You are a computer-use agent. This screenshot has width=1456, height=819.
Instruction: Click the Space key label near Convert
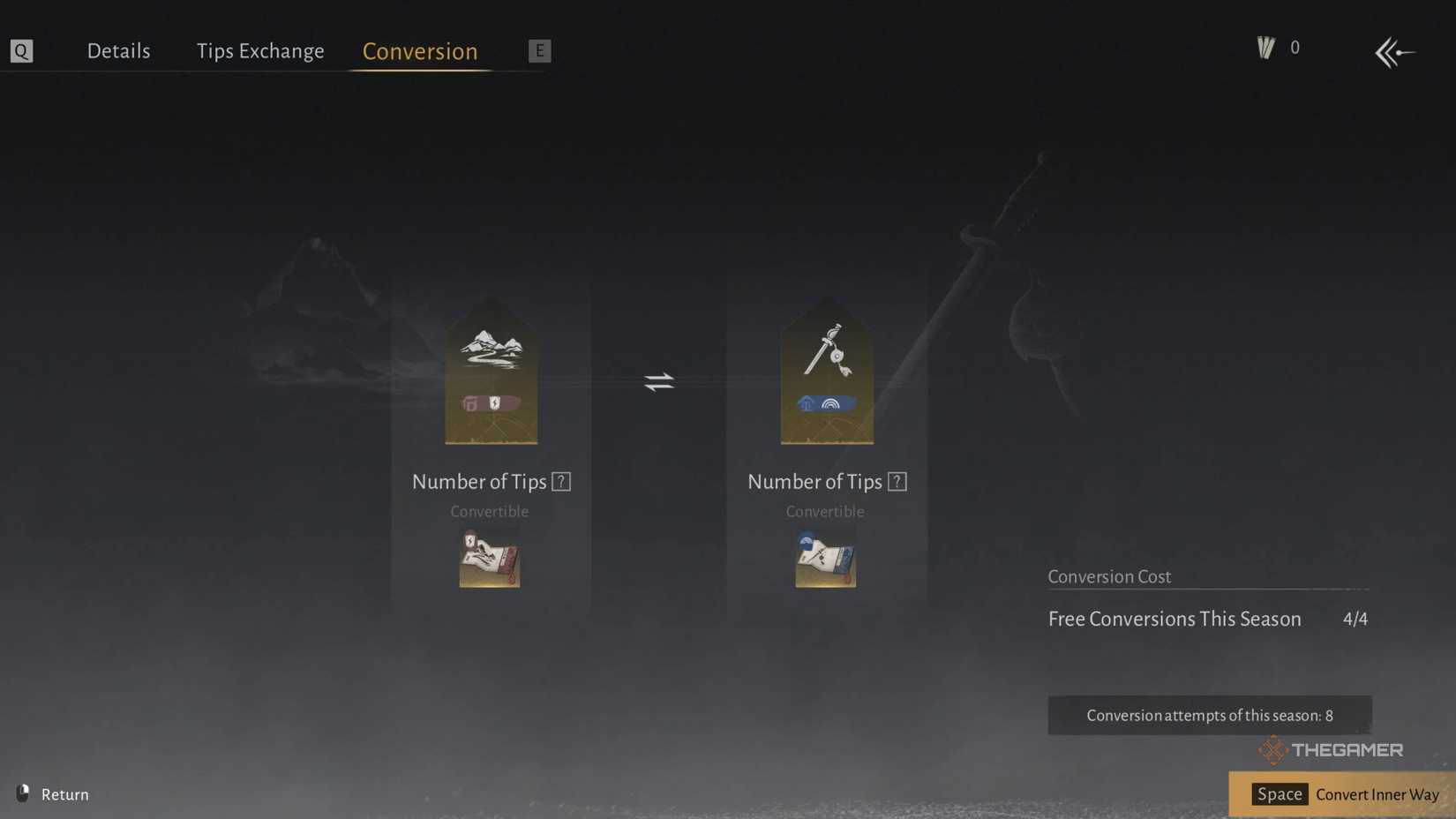point(1279,794)
